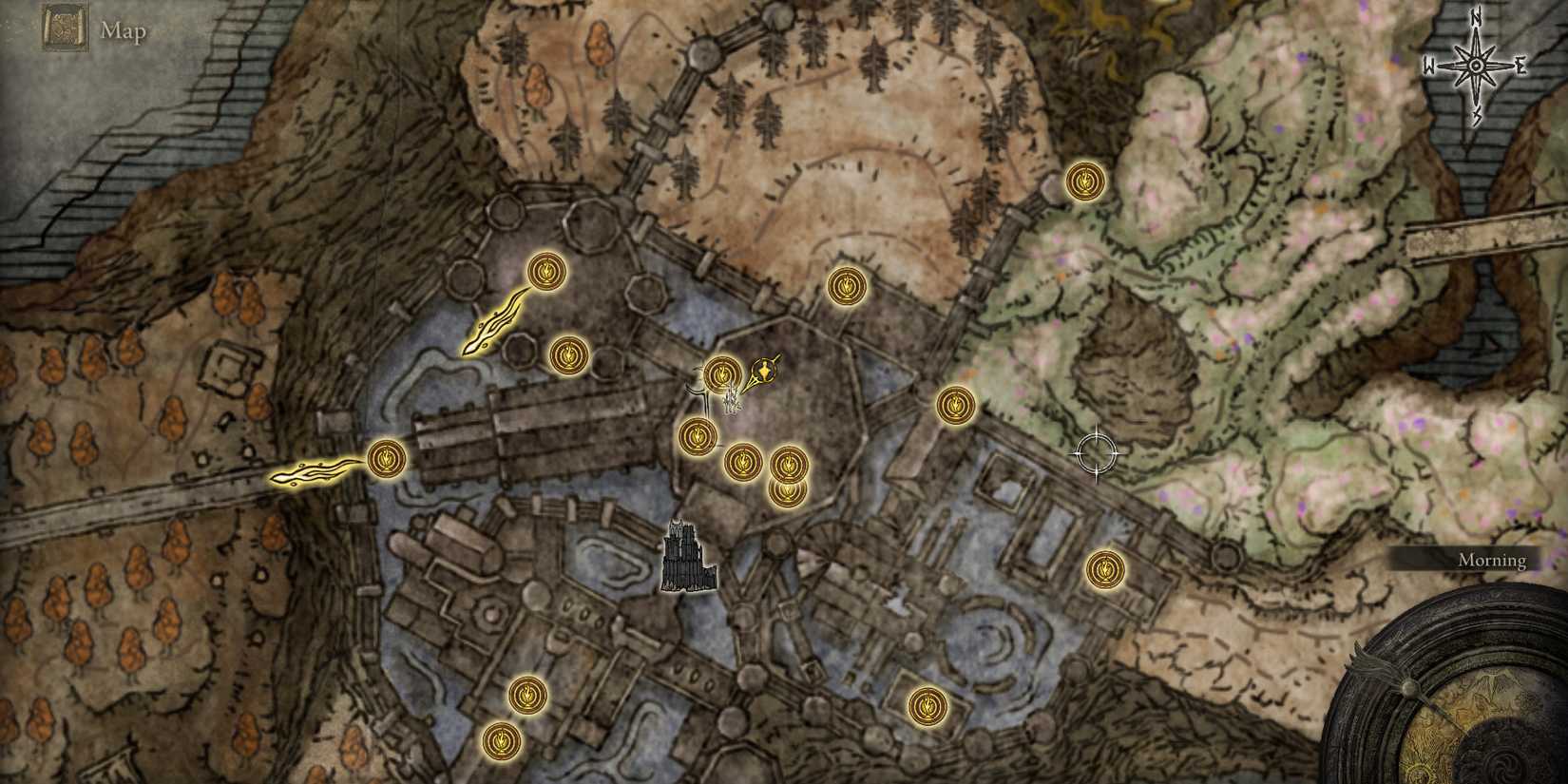Click the site of grace near the southeastern pond
Image resolution: width=1568 pixels, height=784 pixels.
[927, 703]
